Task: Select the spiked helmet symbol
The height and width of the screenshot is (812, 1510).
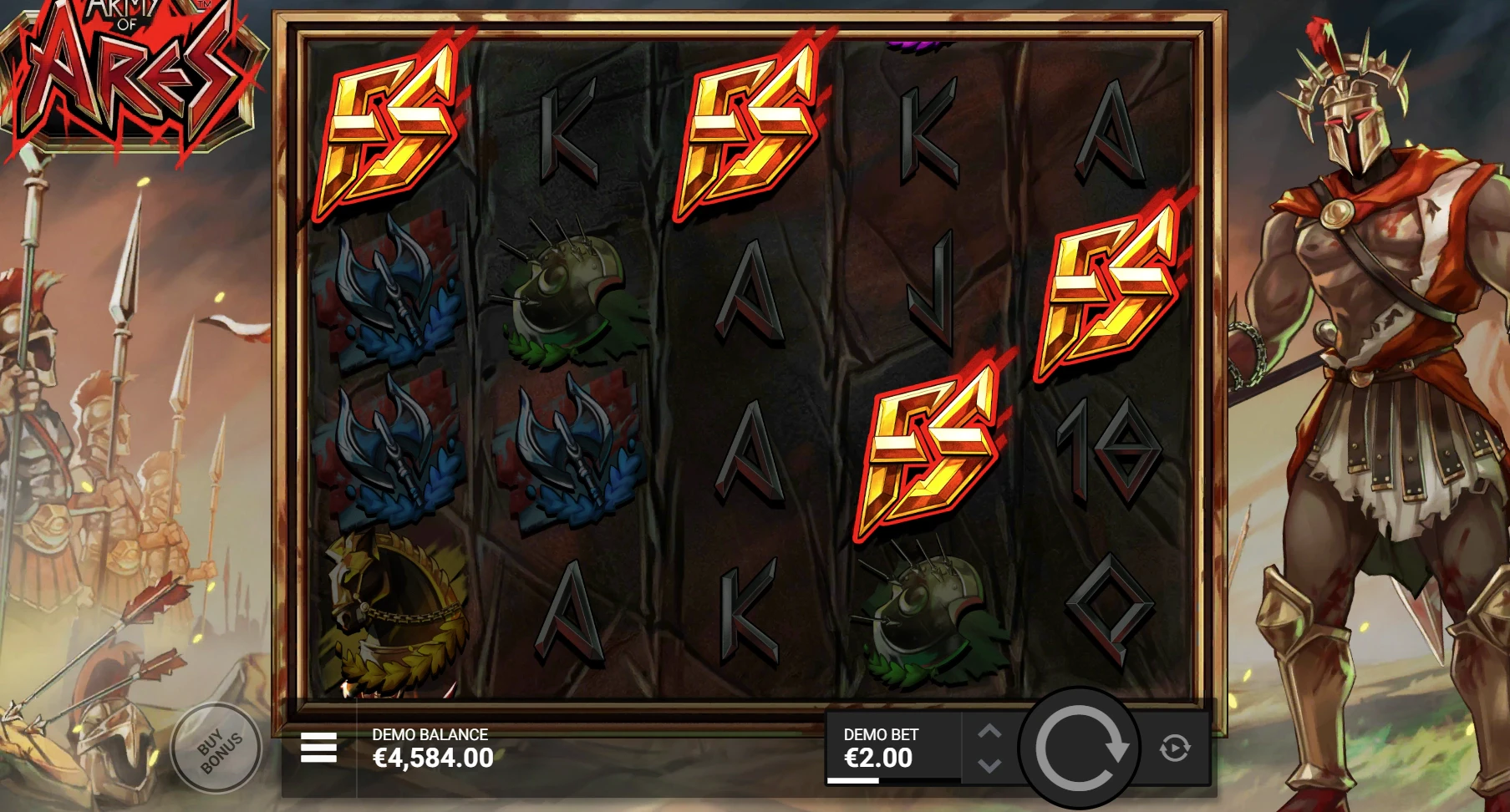Action: (564, 288)
